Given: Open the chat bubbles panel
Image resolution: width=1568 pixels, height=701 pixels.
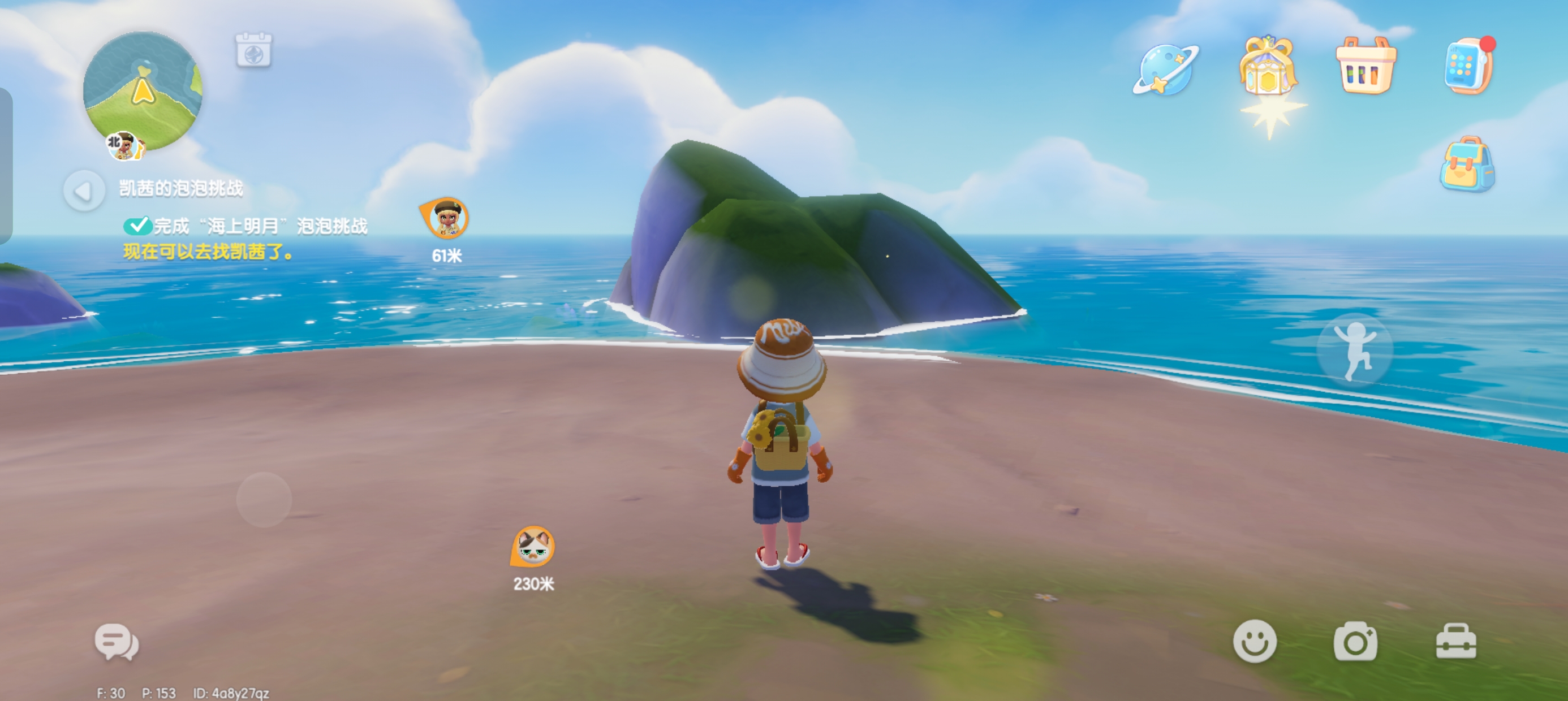Looking at the screenshot, I should coord(117,642).
